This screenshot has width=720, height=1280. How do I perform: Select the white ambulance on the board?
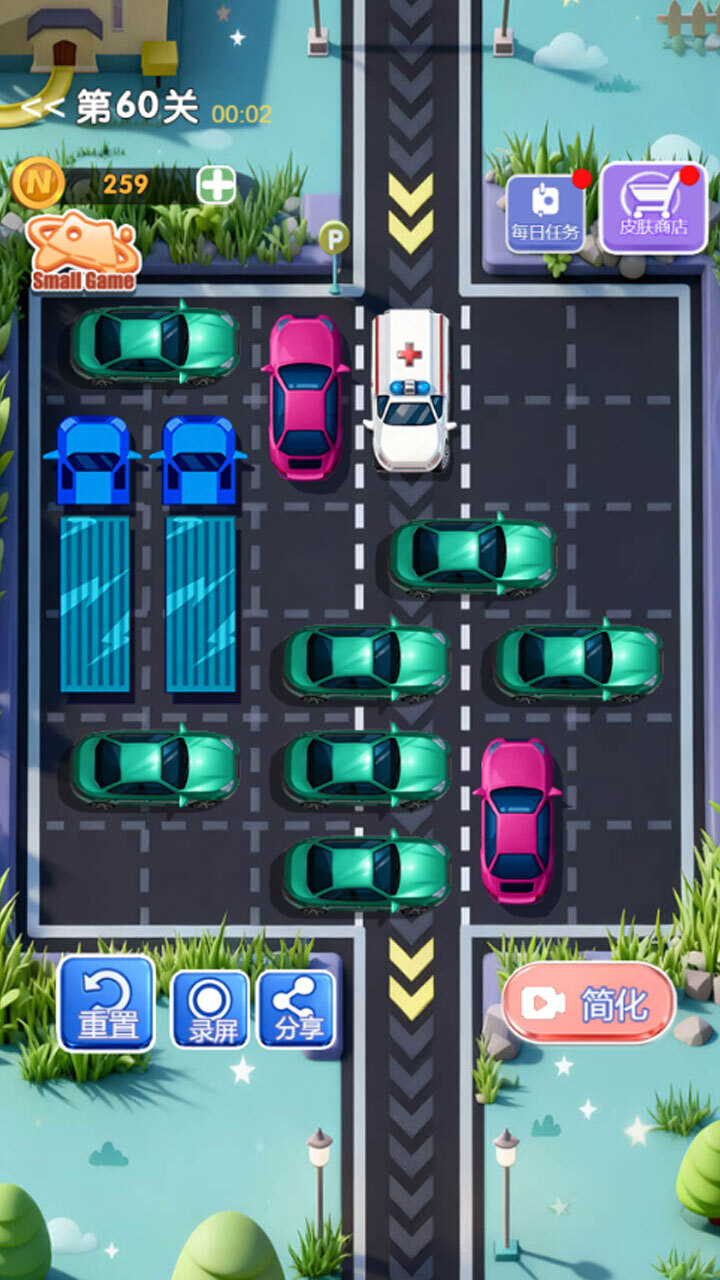click(x=410, y=390)
